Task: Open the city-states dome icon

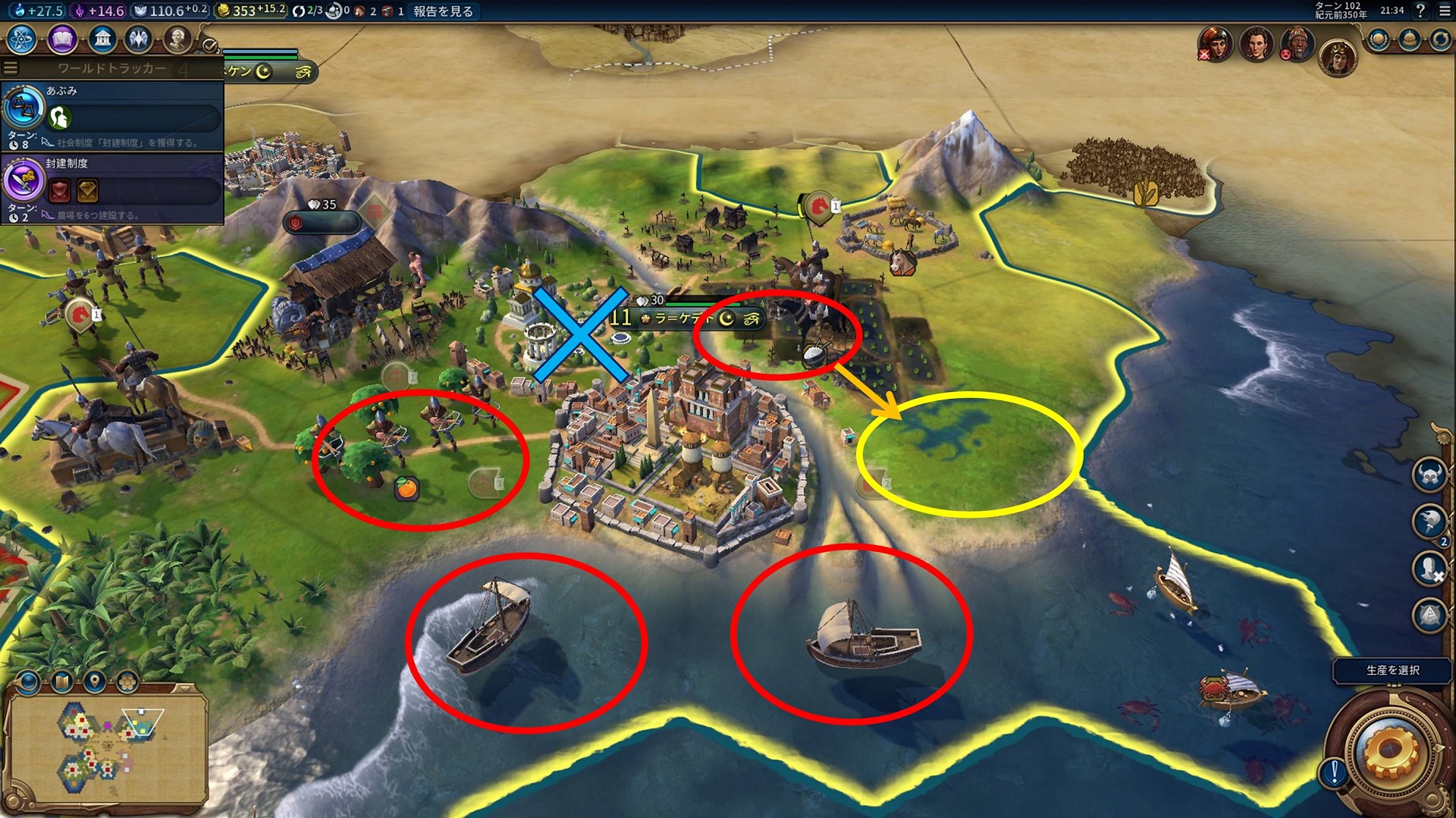Action: tap(1410, 39)
